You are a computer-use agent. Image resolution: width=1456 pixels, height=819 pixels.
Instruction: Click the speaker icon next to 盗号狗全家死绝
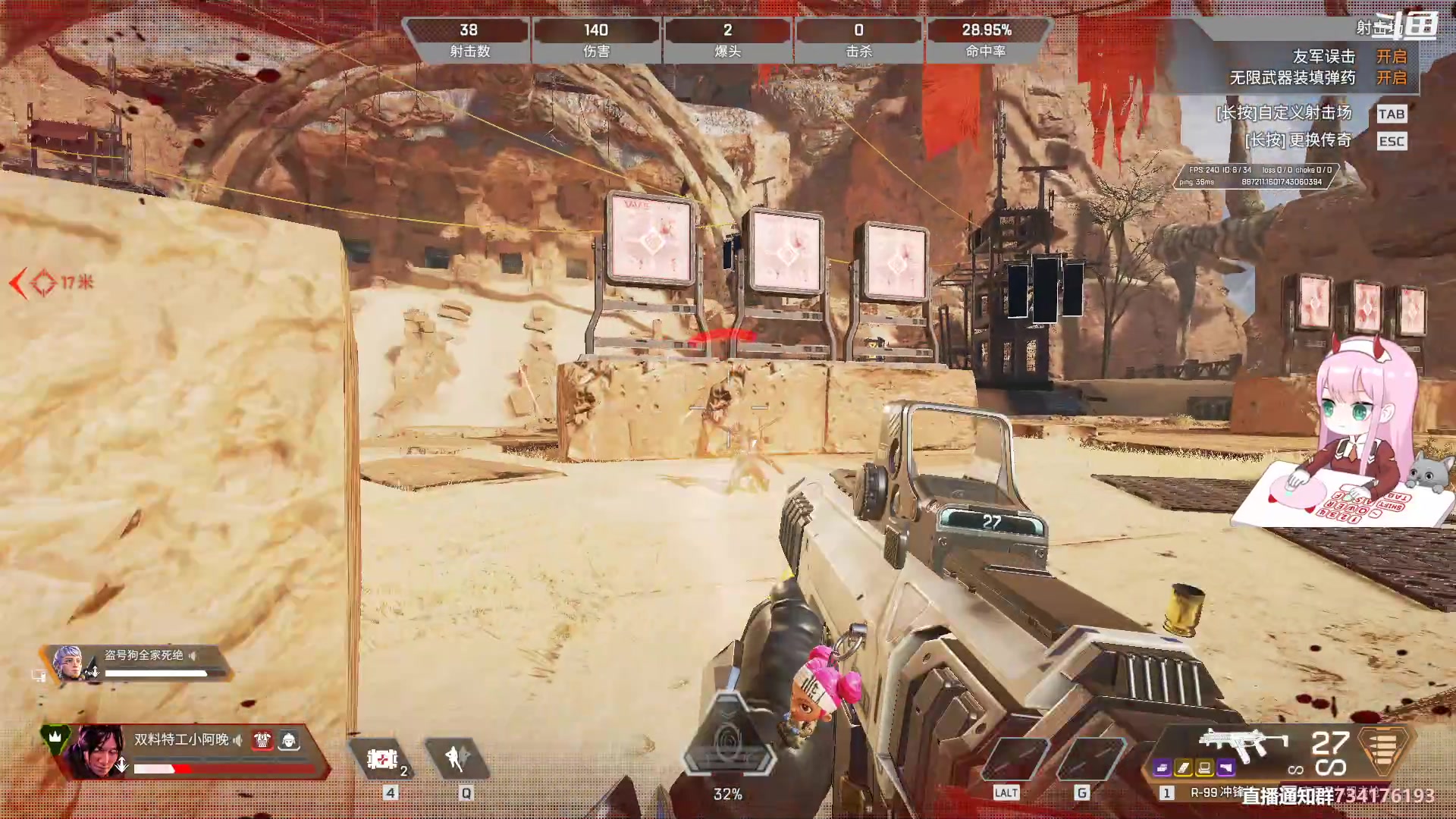tap(193, 655)
